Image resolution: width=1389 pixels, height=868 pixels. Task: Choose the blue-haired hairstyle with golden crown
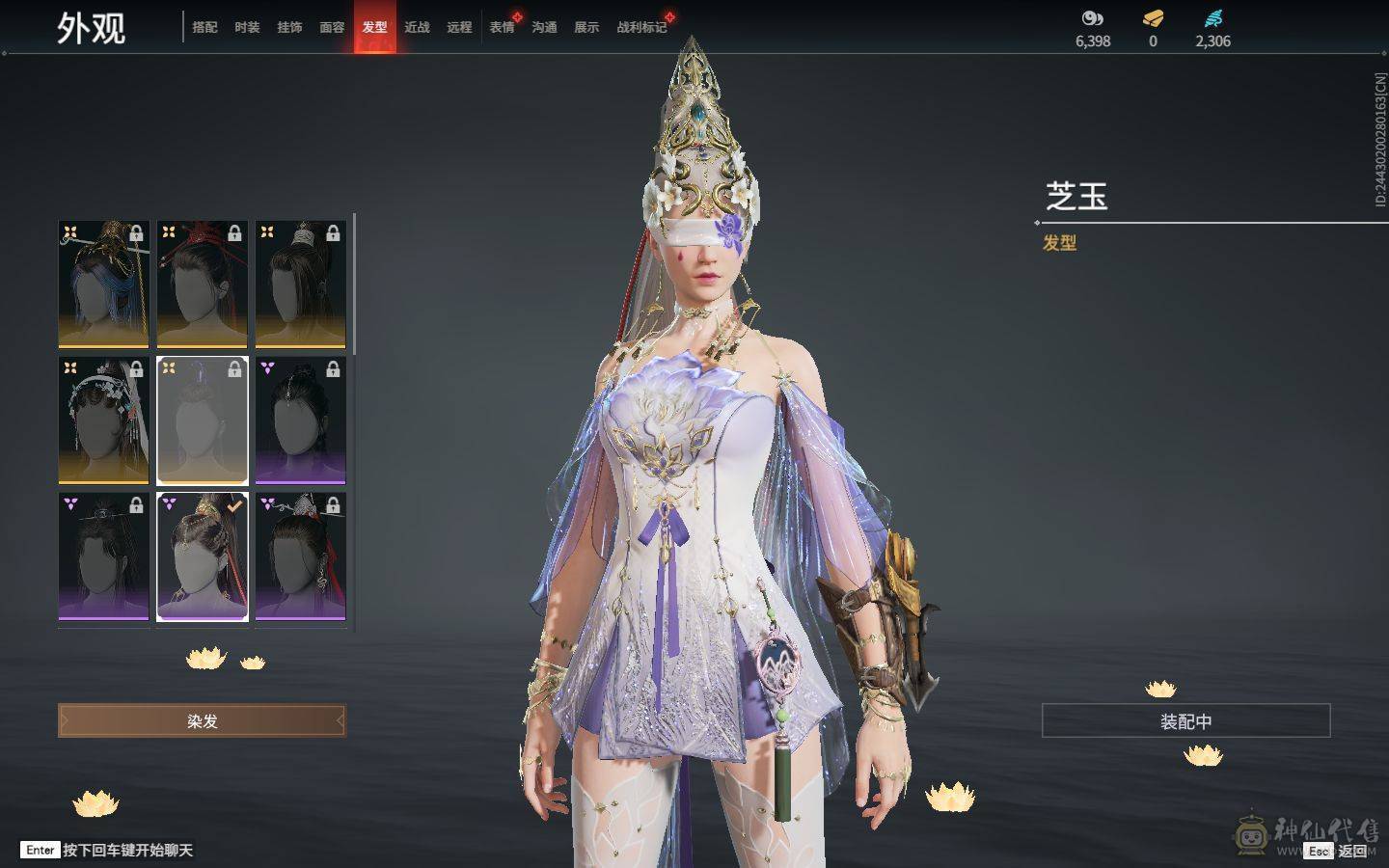point(104,284)
